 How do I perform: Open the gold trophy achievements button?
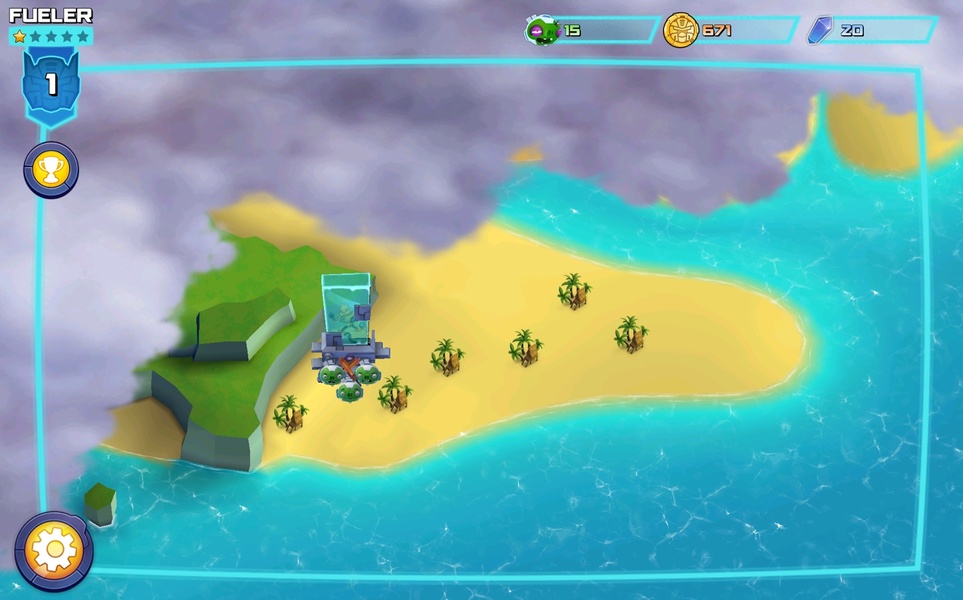(51, 169)
